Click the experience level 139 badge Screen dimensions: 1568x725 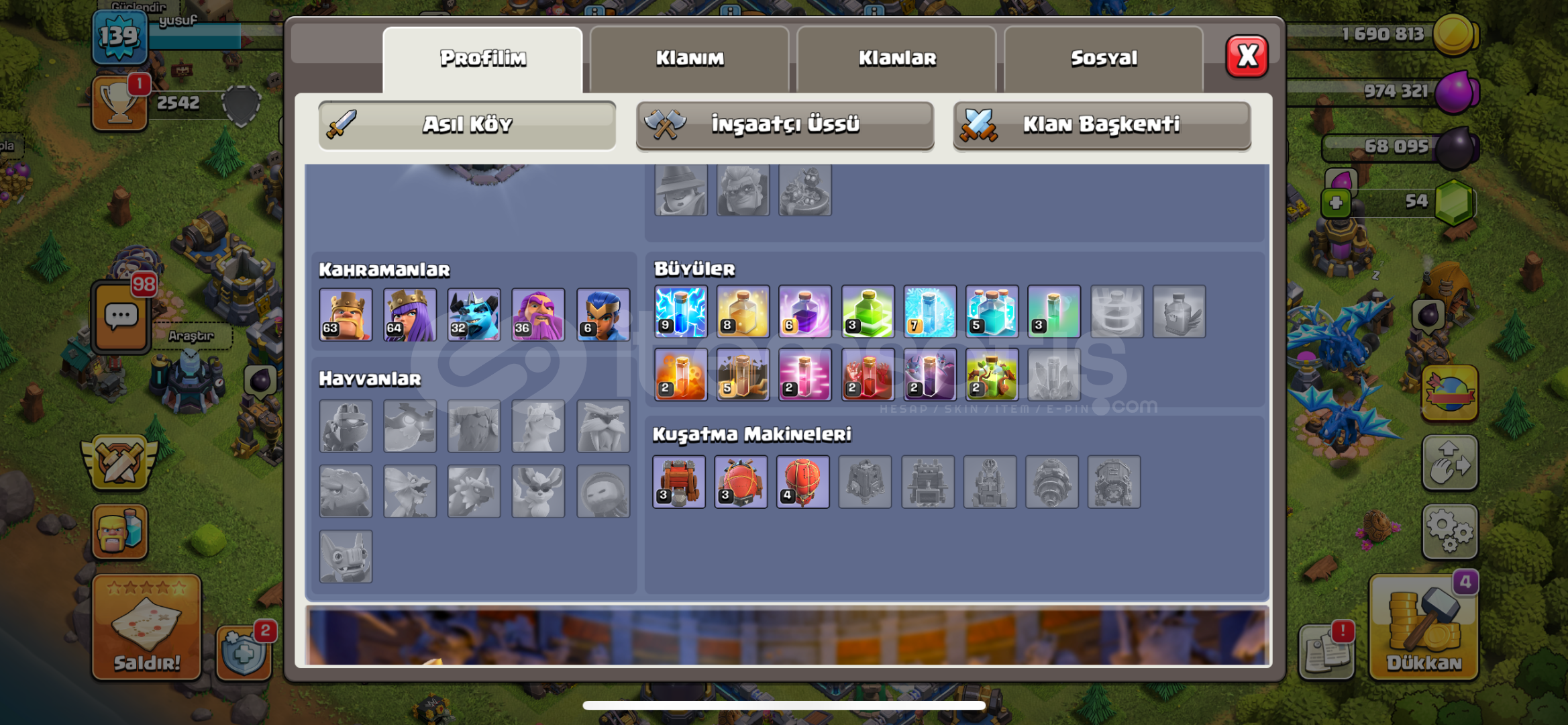(119, 37)
